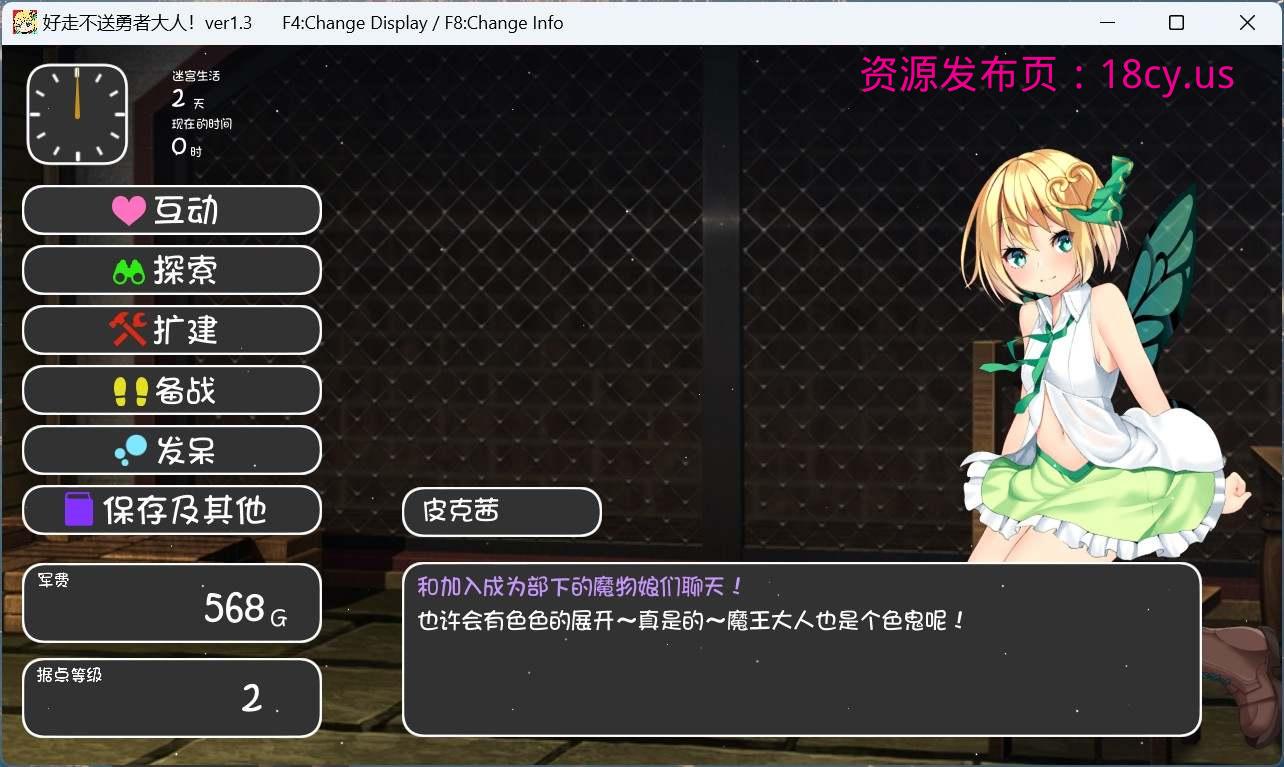Viewport: 1284px width, 767px height.
Task: Open 保存及其他 save and other menu
Action: 171,510
